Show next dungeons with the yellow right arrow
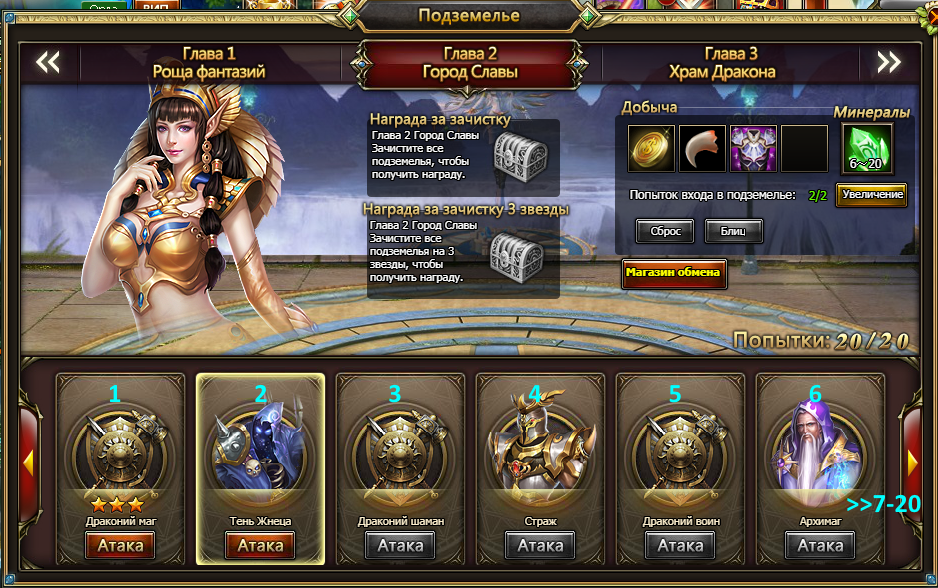 (913, 460)
